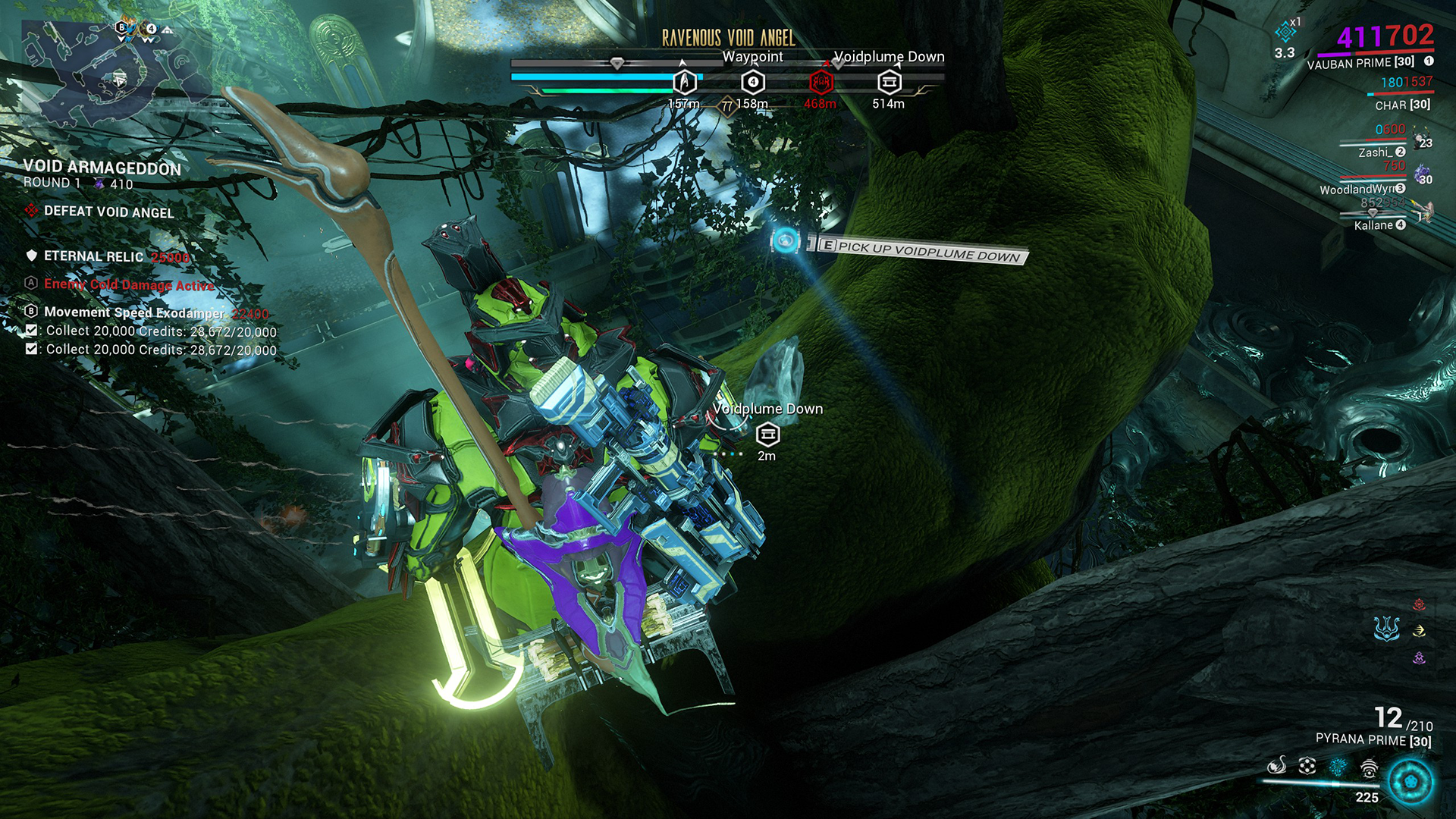Click the blue diamond x1 buff icon
1456x819 pixels.
(x=1285, y=32)
